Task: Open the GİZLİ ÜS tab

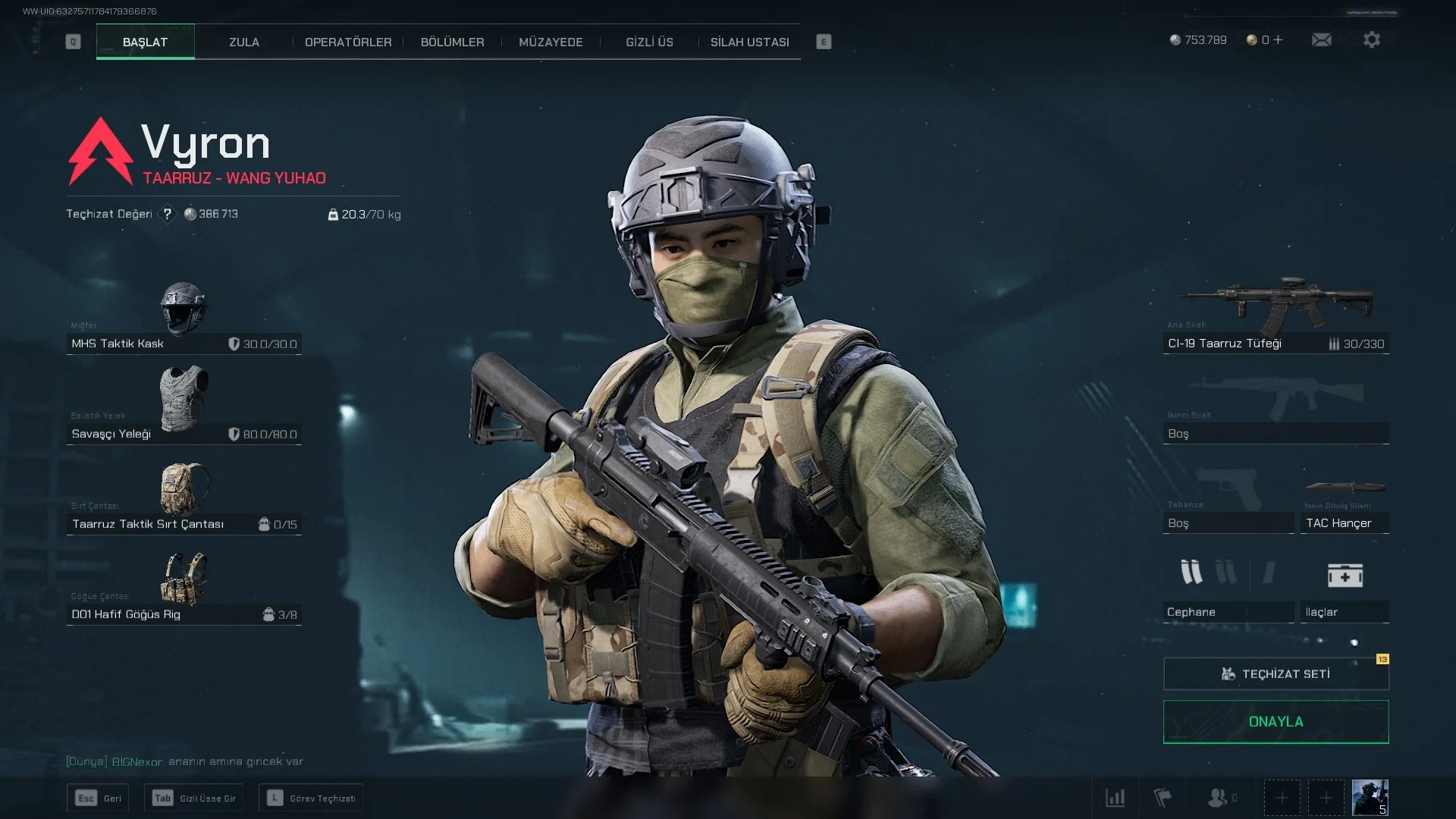Action: click(x=649, y=42)
